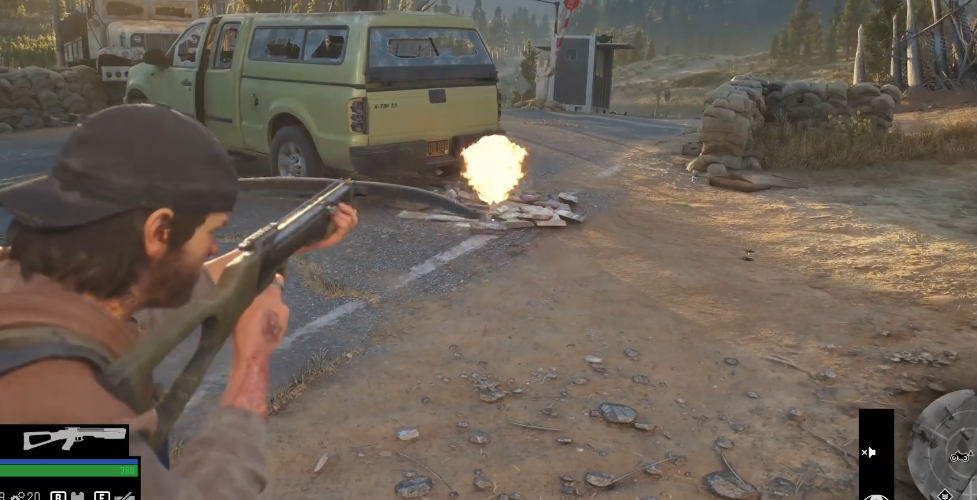Screen dimensions: 977x500
Task: Click the motorcycle marker on the minimap
Action: point(960,457)
